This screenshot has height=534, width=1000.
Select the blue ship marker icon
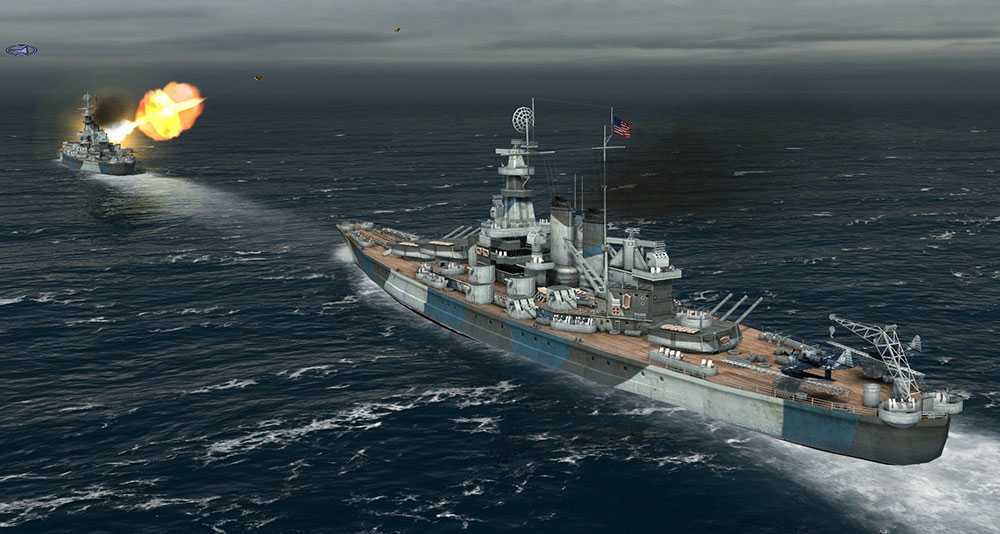point(21,50)
